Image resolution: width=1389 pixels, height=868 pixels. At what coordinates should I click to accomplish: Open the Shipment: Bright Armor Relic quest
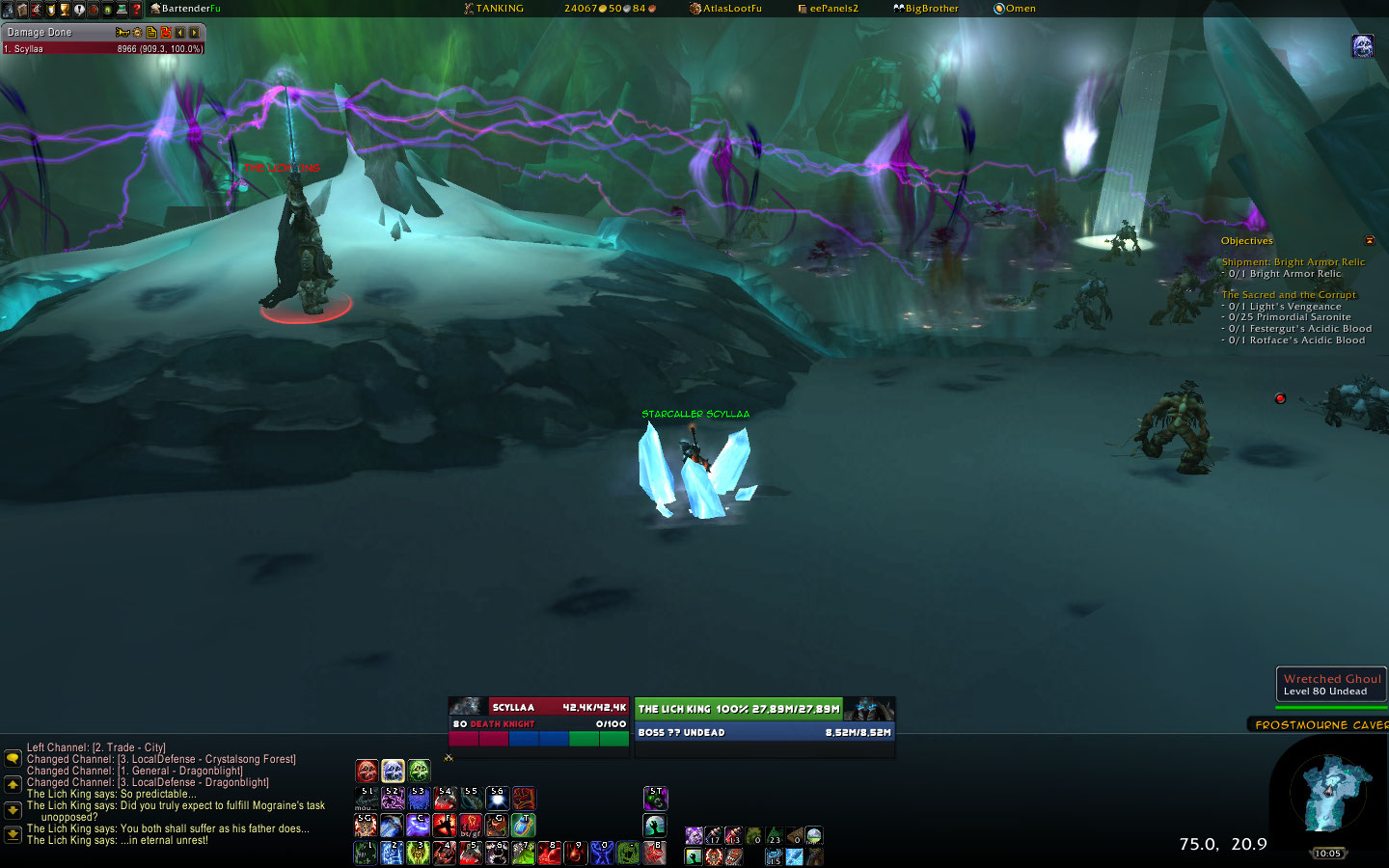(x=1293, y=262)
